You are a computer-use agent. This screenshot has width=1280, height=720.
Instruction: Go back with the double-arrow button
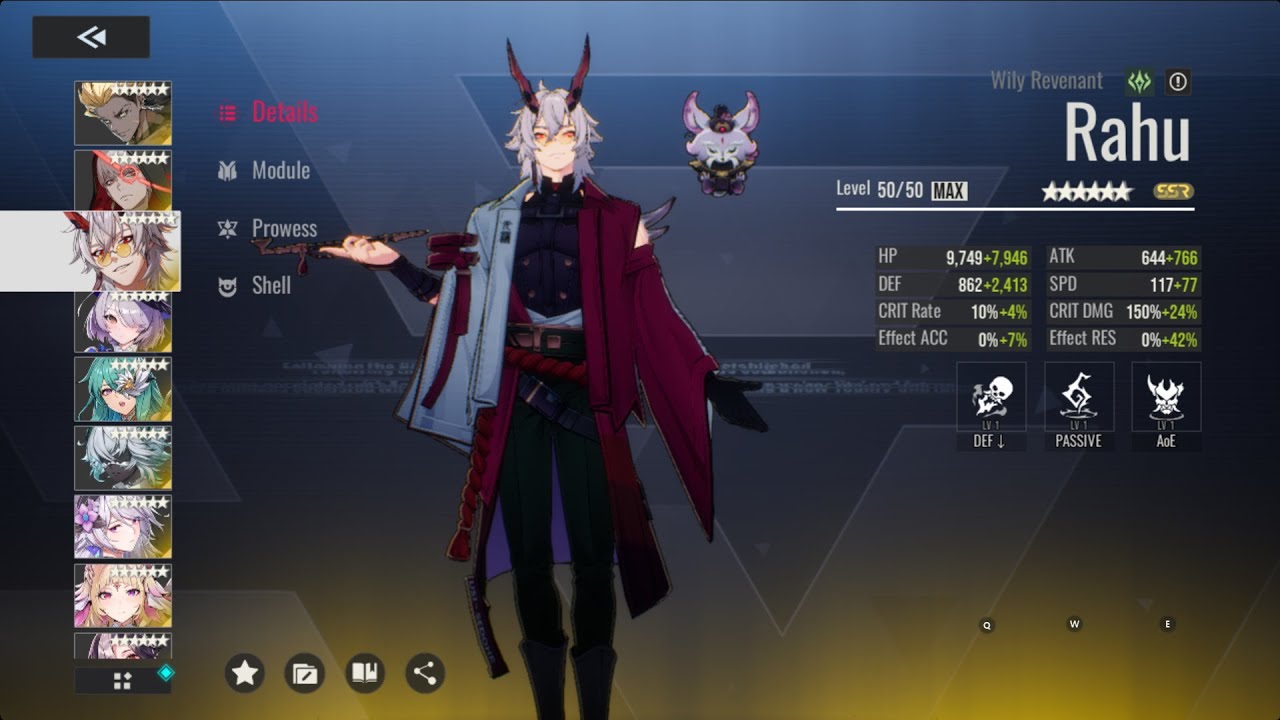pyautogui.click(x=91, y=37)
